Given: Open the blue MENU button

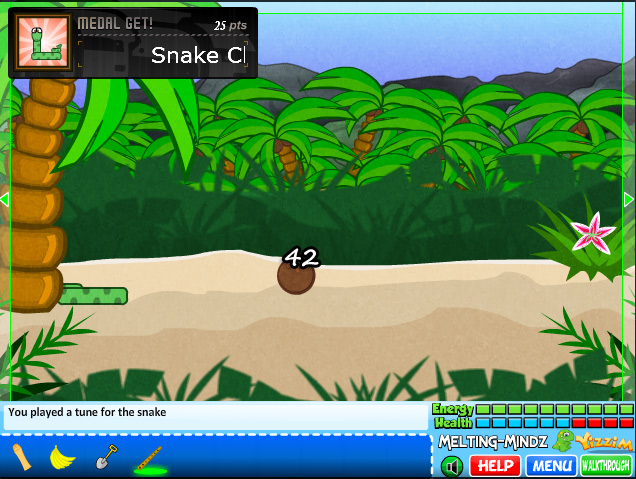Looking at the screenshot, I should 552,466.
